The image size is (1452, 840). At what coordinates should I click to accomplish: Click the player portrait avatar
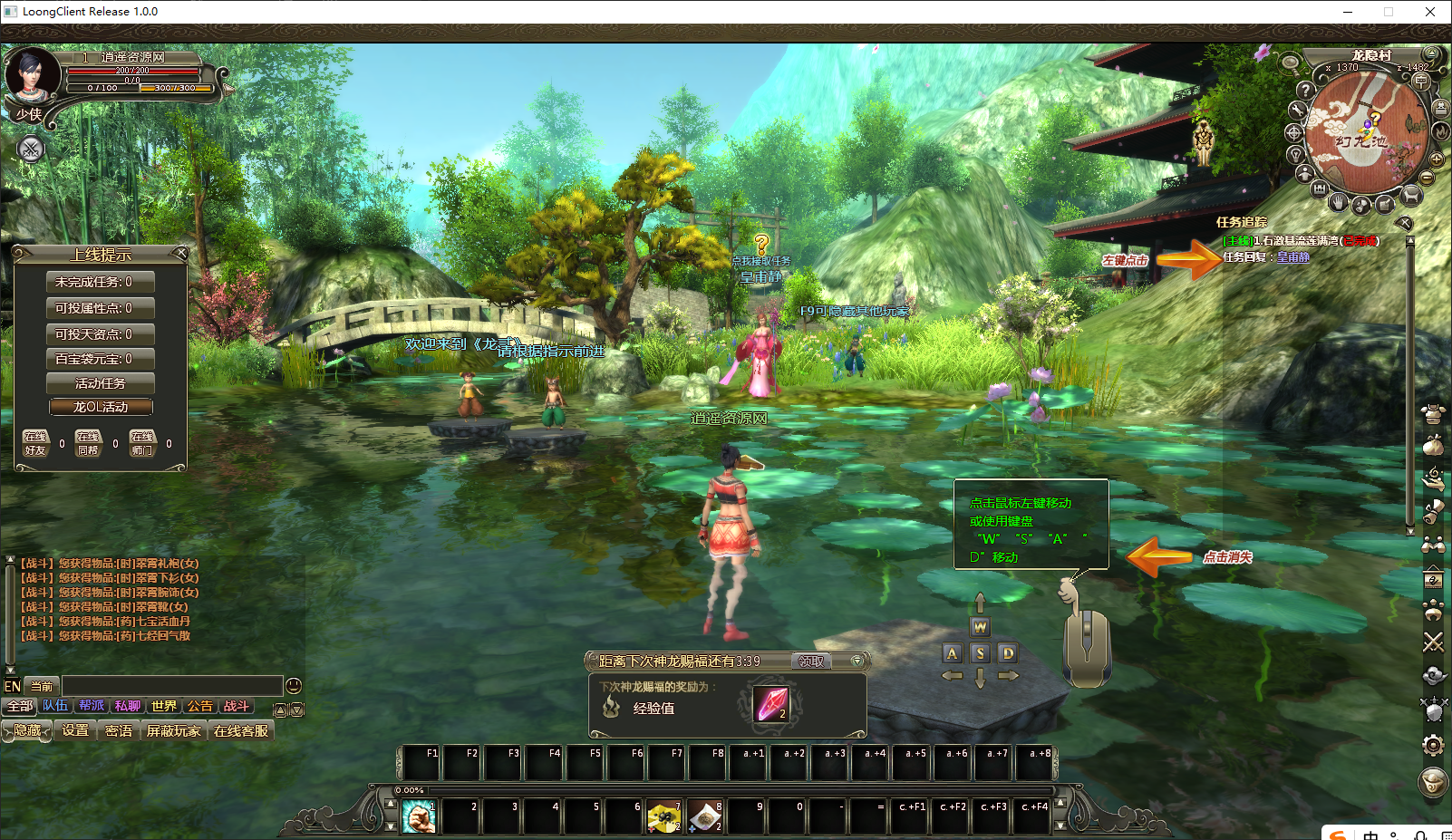32,76
